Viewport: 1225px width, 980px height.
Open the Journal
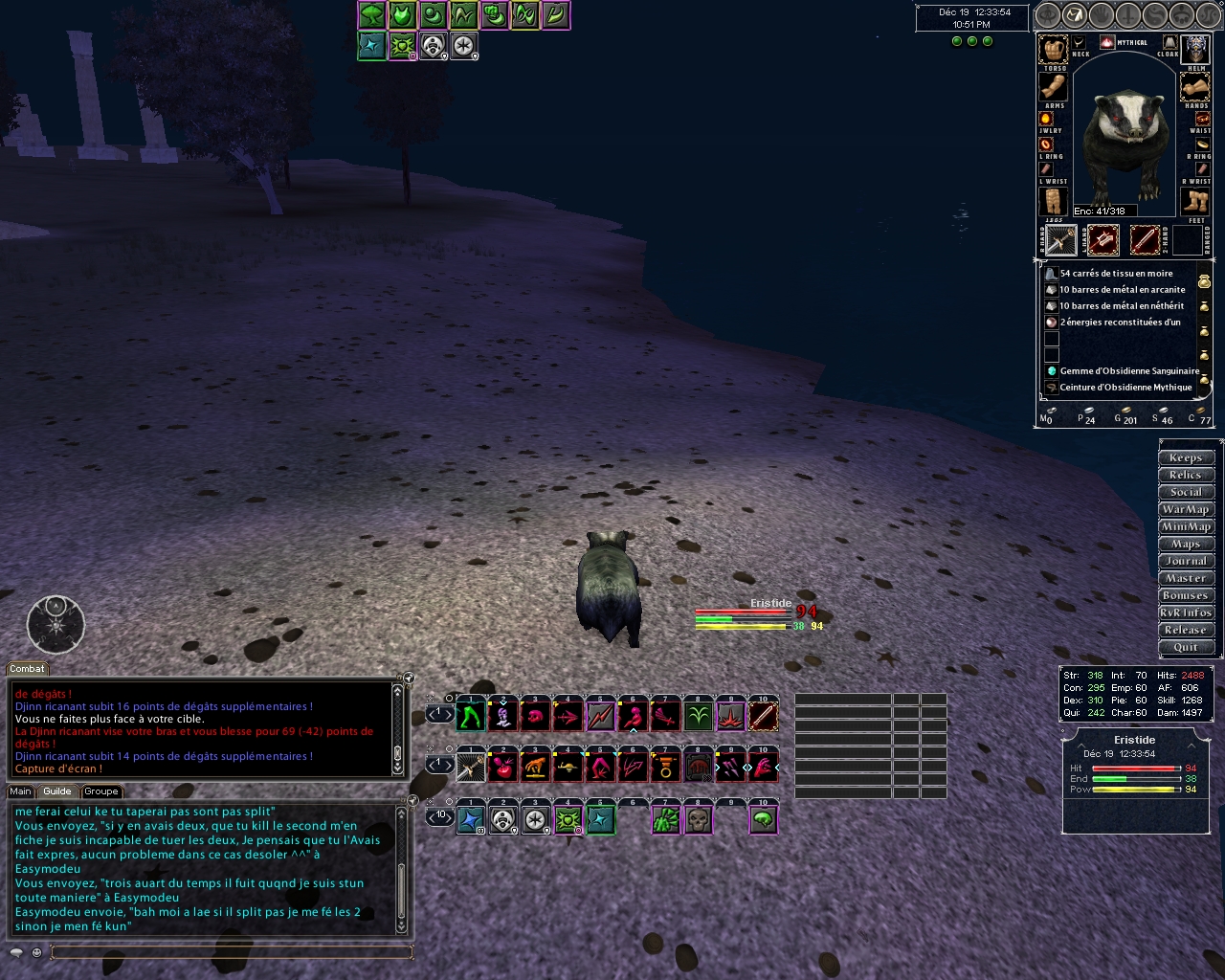click(x=1186, y=561)
